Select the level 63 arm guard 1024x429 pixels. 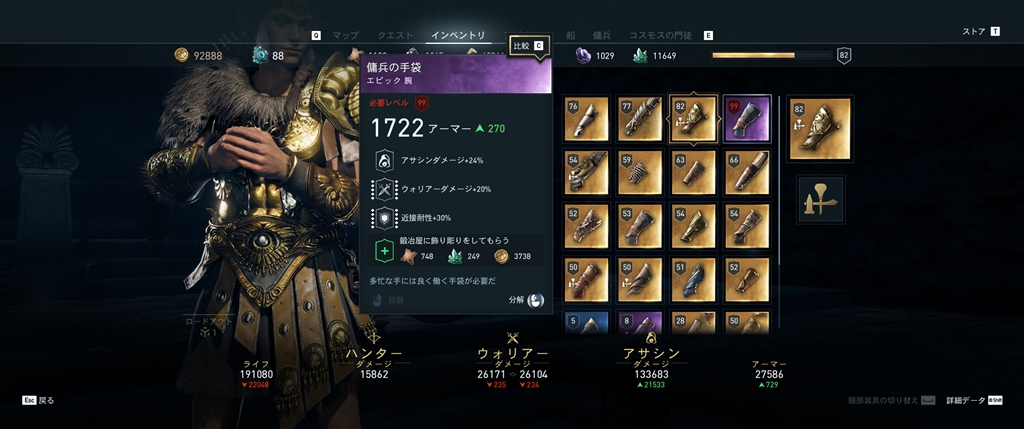pos(692,172)
